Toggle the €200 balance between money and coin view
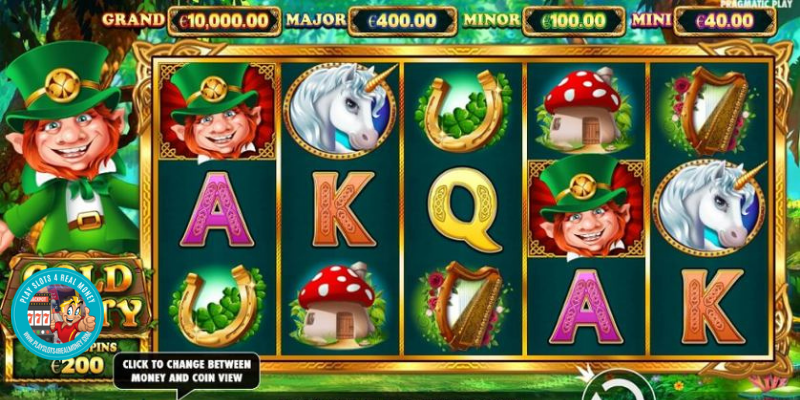The height and width of the screenshot is (400, 800). click(76, 366)
